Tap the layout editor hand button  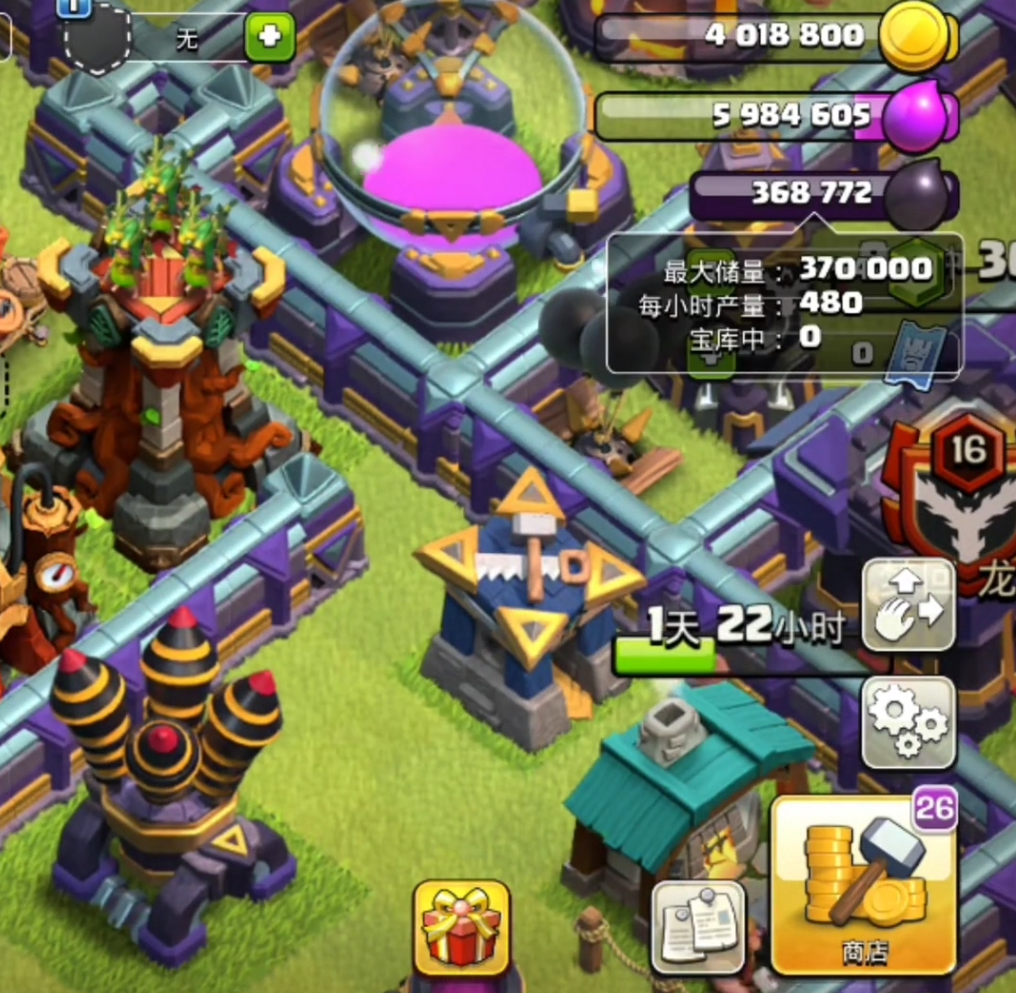click(x=908, y=606)
